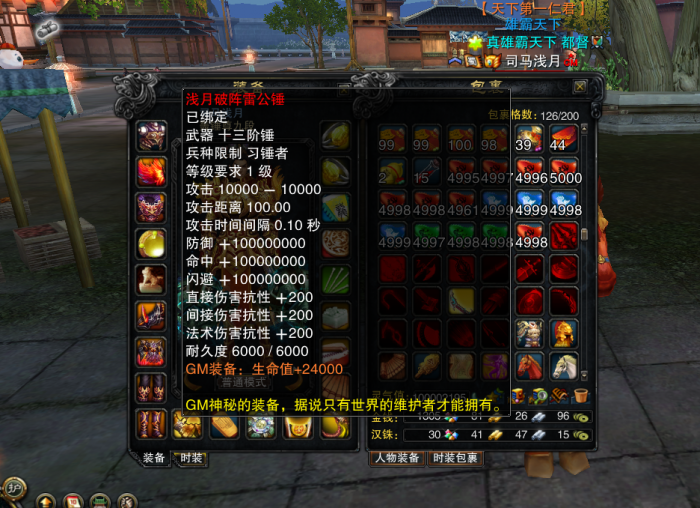Click the orange up-arrow icon
Screen dimensions: 700x508
coord(46,500)
